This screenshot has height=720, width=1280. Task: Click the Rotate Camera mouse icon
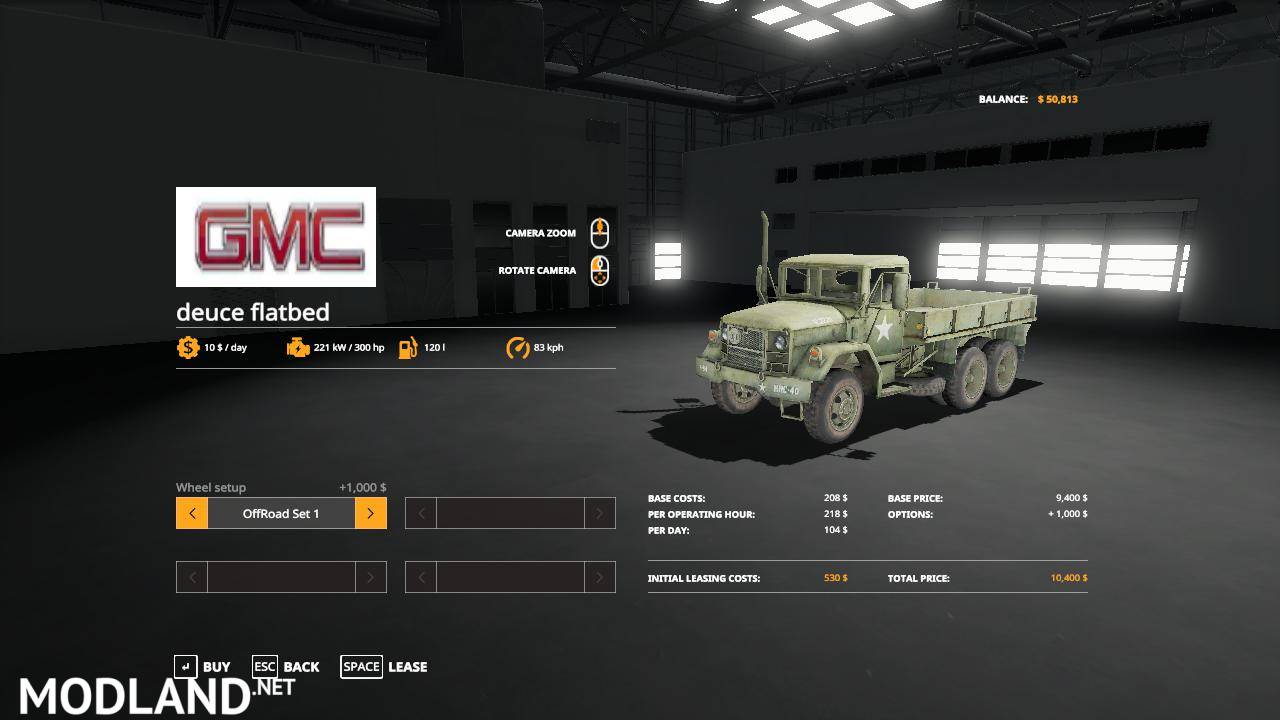pyautogui.click(x=601, y=270)
